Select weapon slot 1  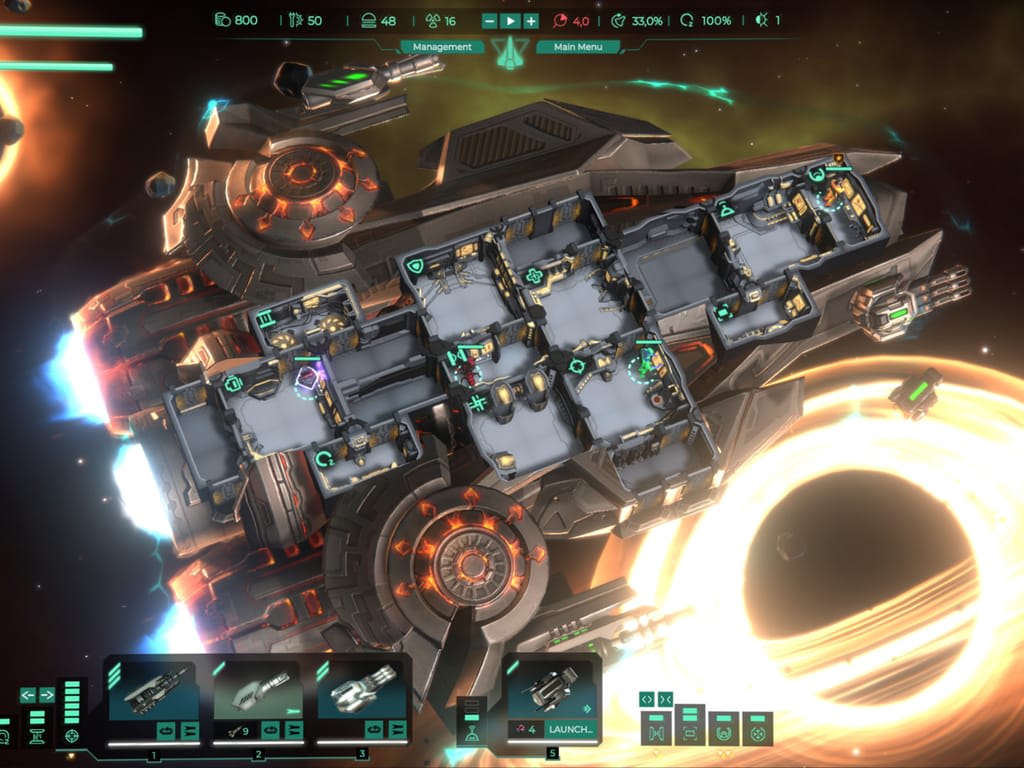[x=152, y=692]
